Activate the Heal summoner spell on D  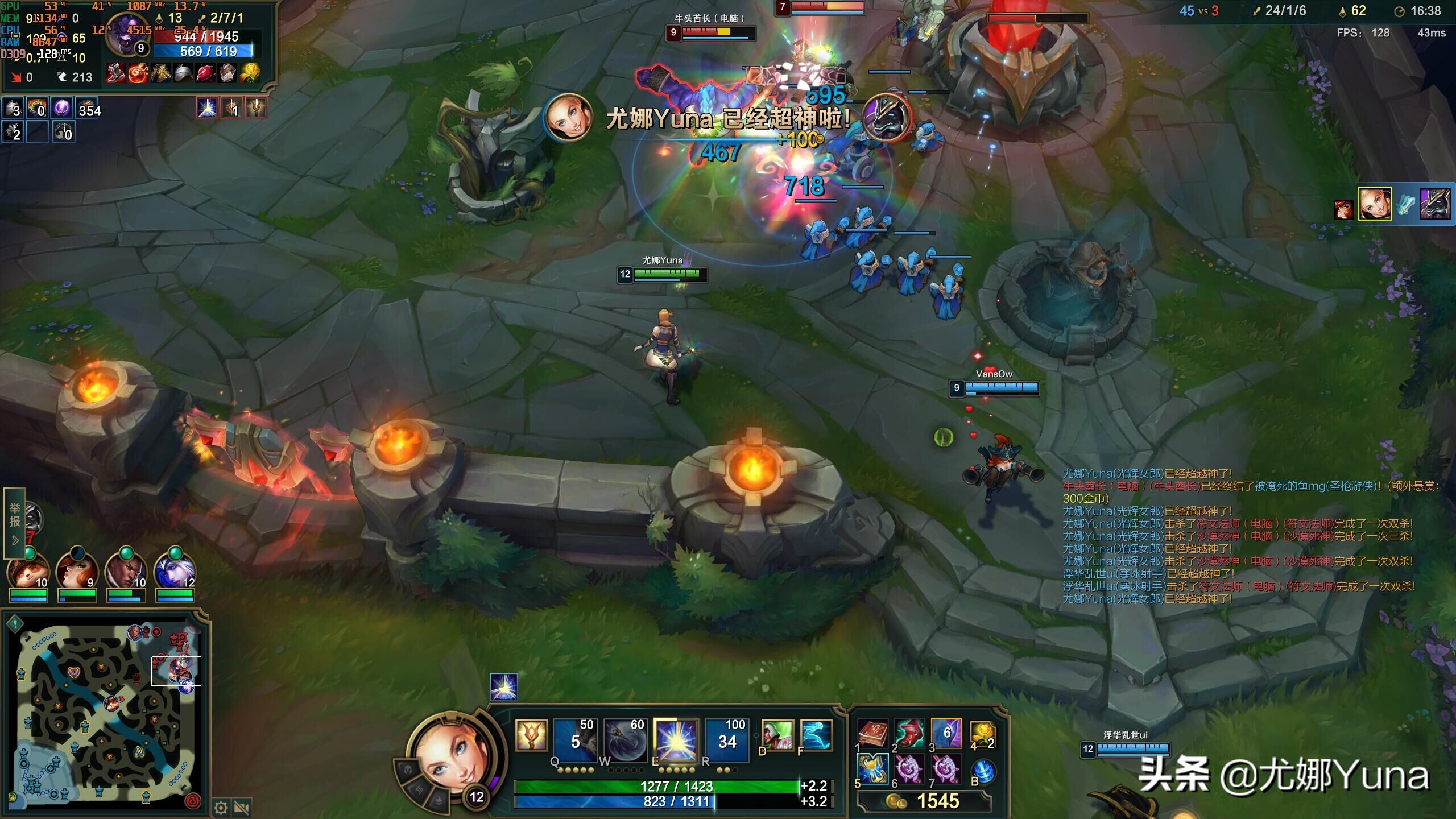tap(777, 735)
